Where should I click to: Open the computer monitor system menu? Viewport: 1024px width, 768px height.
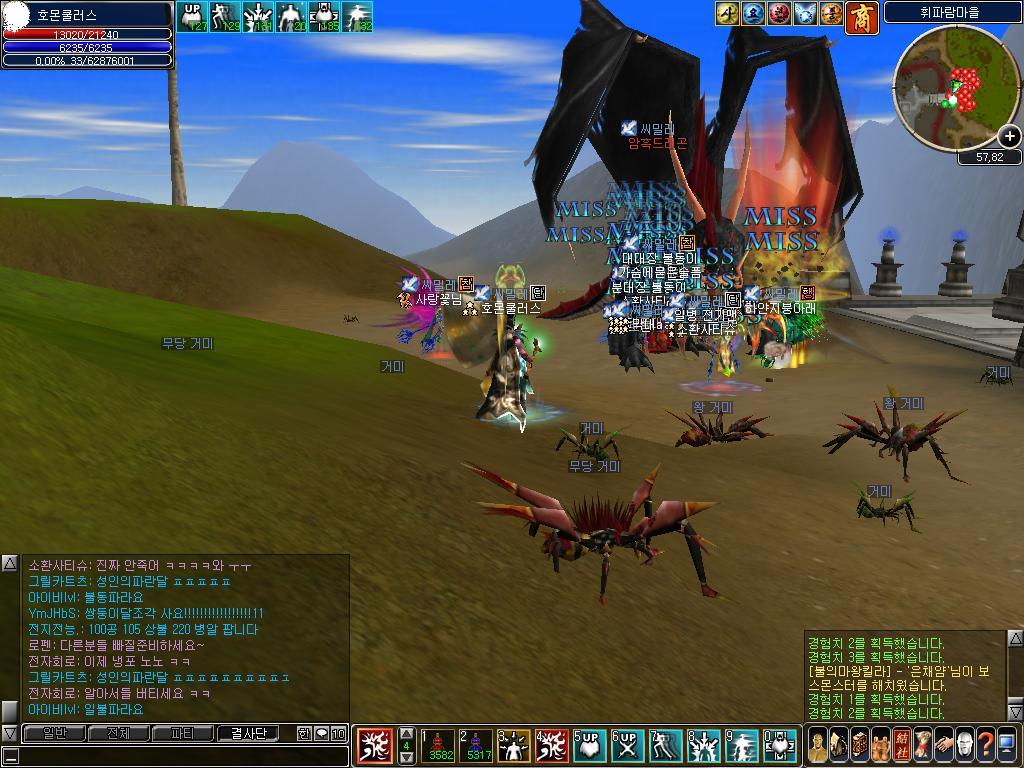point(1007,746)
